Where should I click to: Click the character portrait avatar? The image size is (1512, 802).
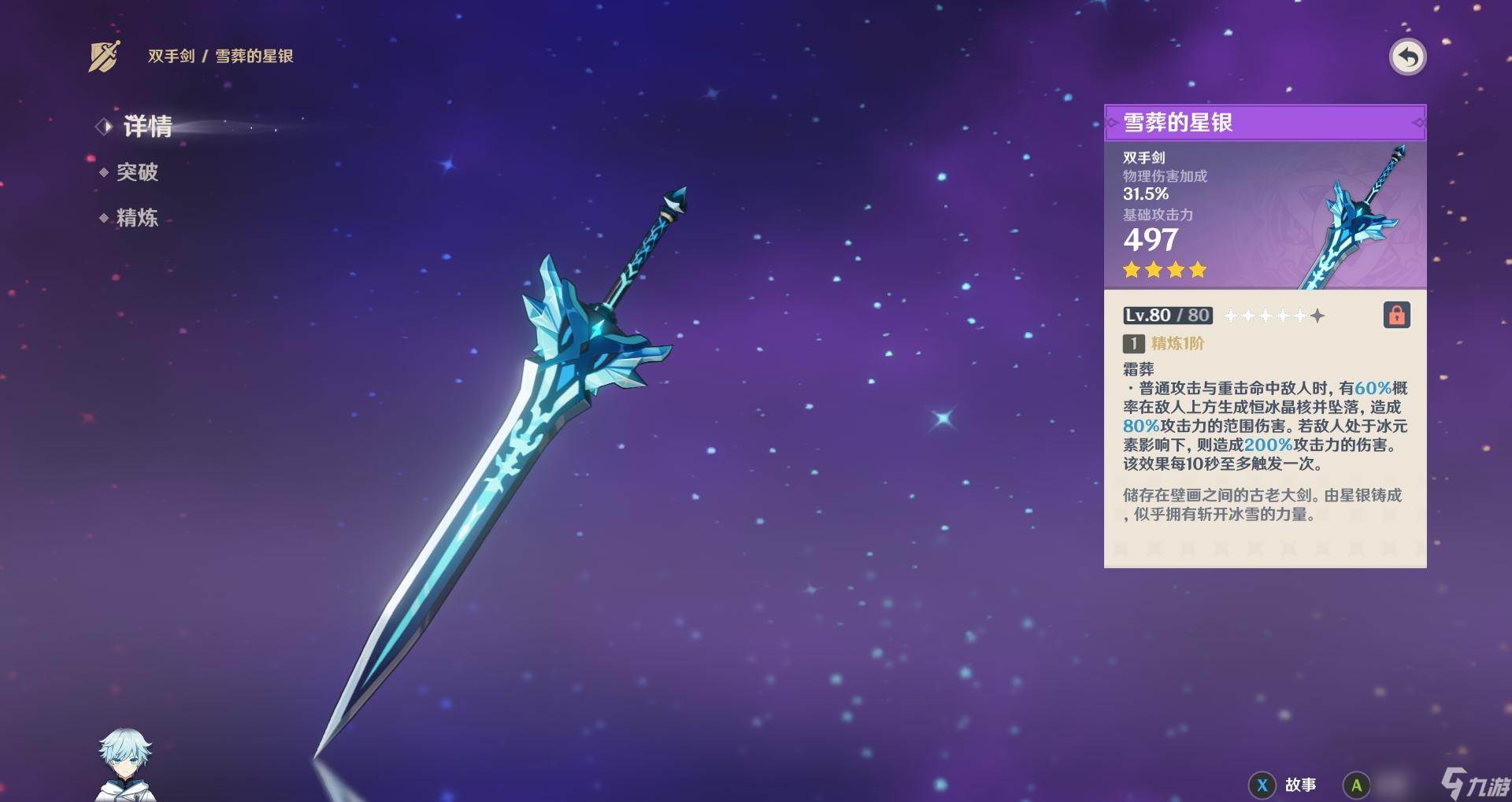[125, 765]
